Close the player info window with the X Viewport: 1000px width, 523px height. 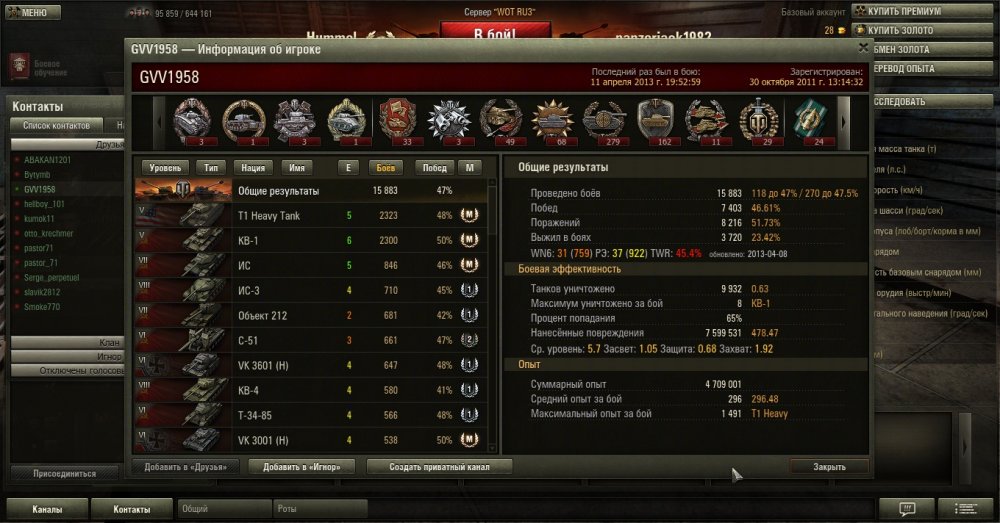pyautogui.click(x=863, y=47)
